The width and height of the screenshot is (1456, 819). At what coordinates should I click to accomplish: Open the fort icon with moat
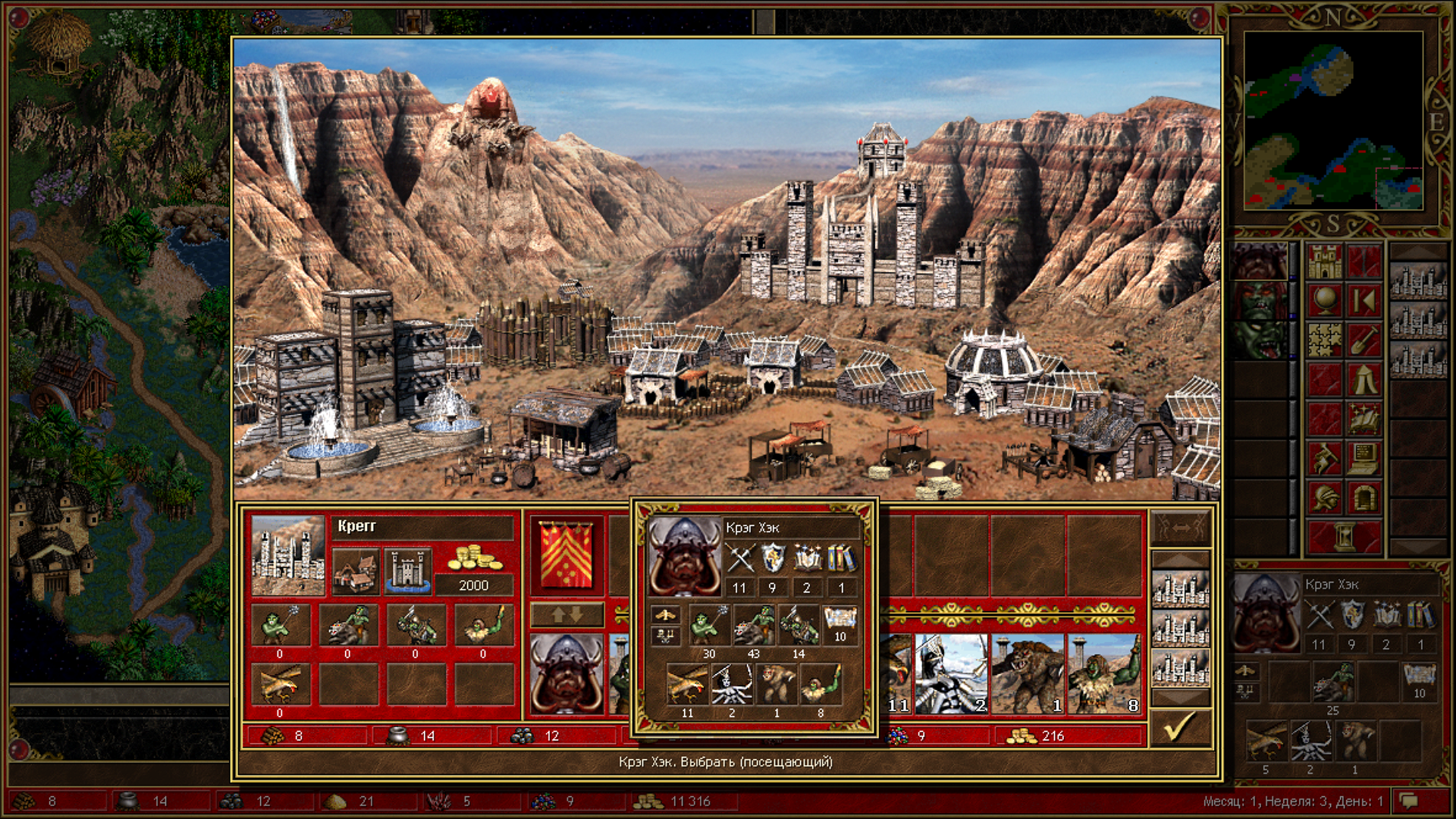[x=408, y=571]
